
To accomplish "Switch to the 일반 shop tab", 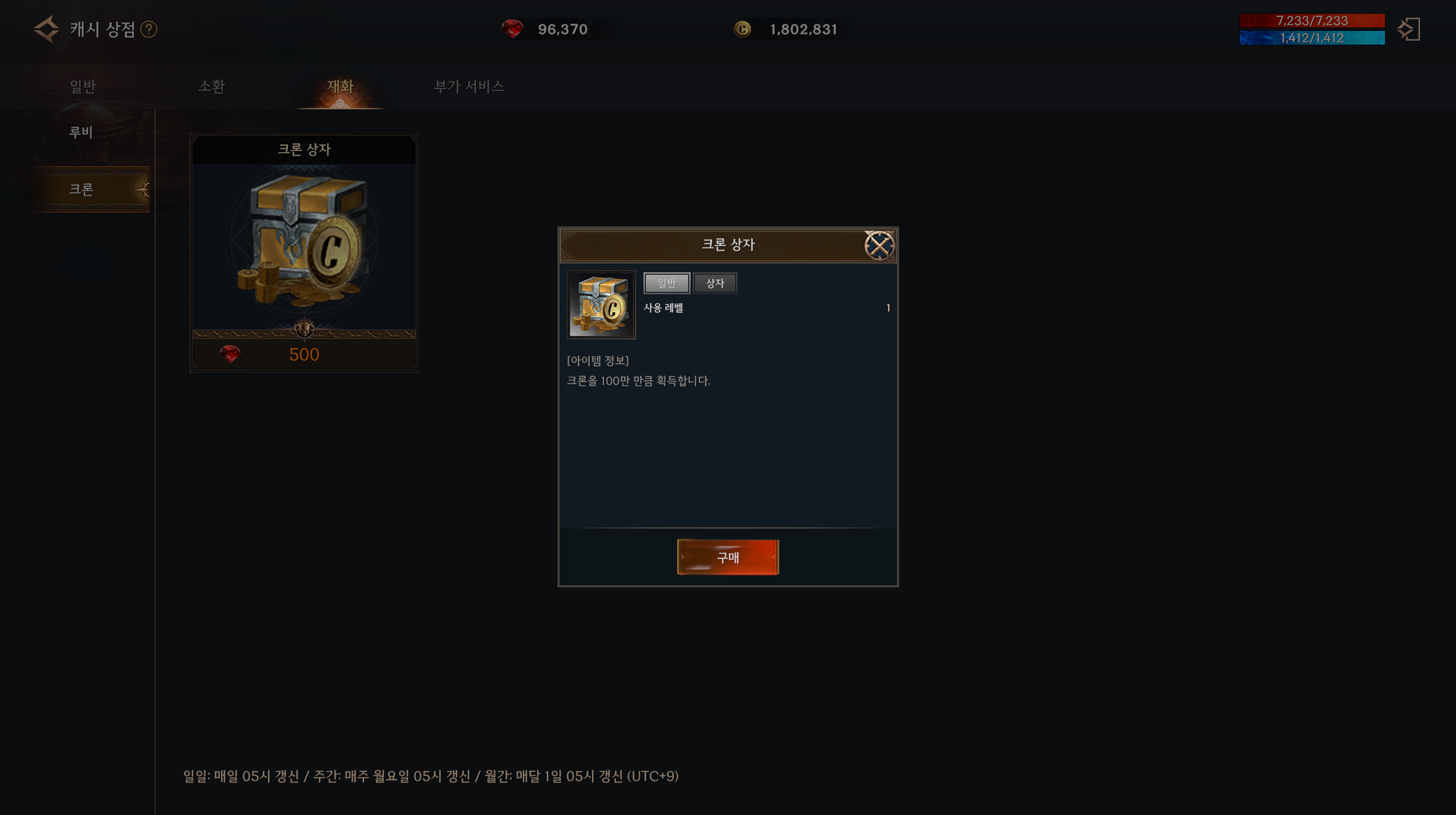I will tap(82, 86).
